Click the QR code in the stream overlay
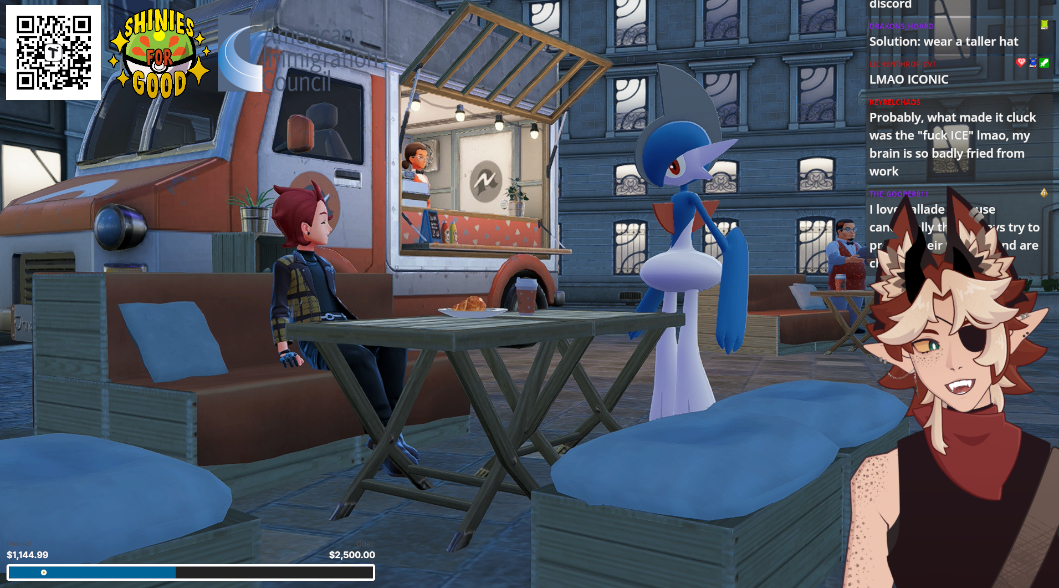This screenshot has width=1059, height=588. 53,53
